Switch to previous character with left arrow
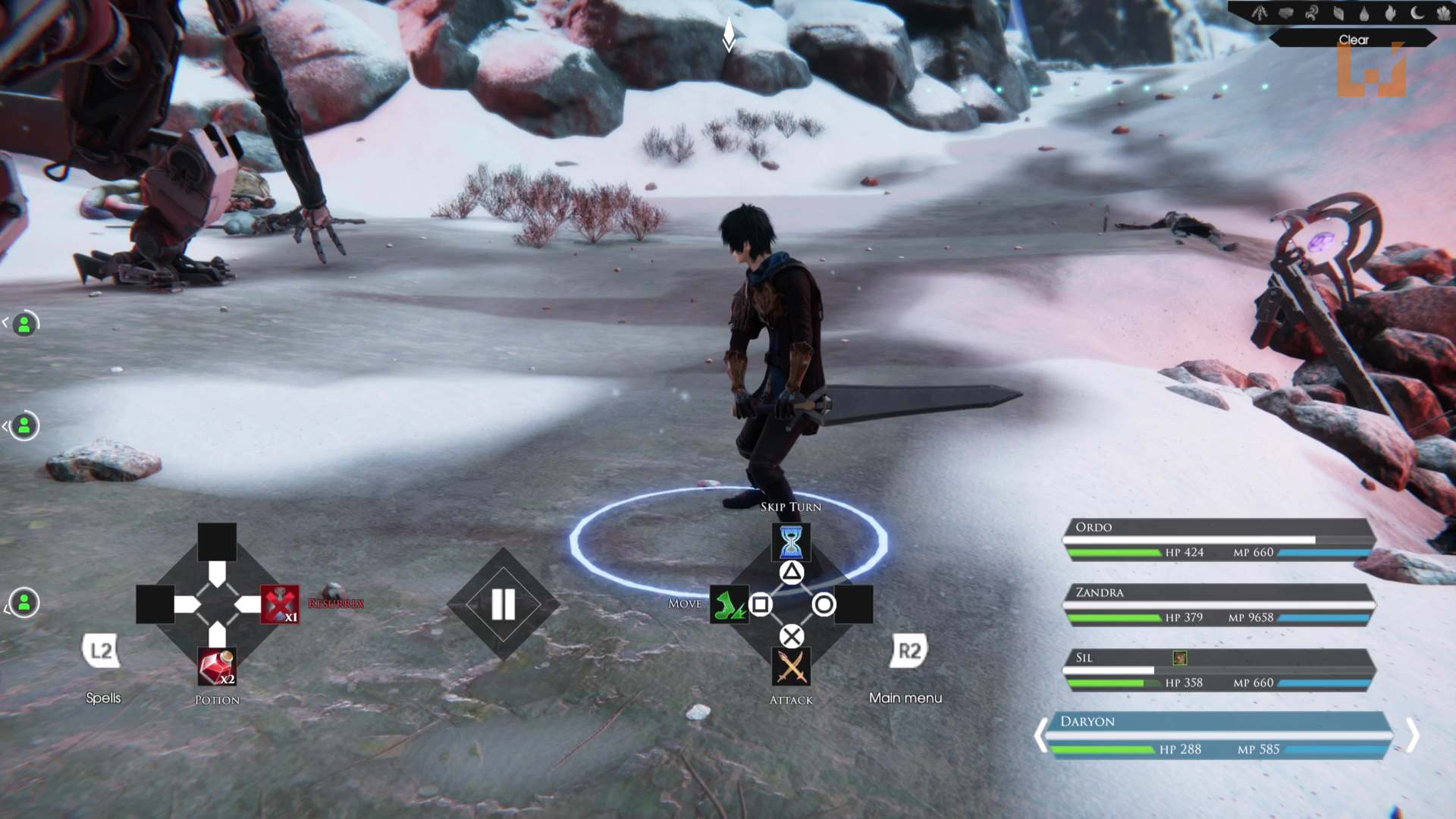Image resolution: width=1456 pixels, height=819 pixels. point(1042,735)
